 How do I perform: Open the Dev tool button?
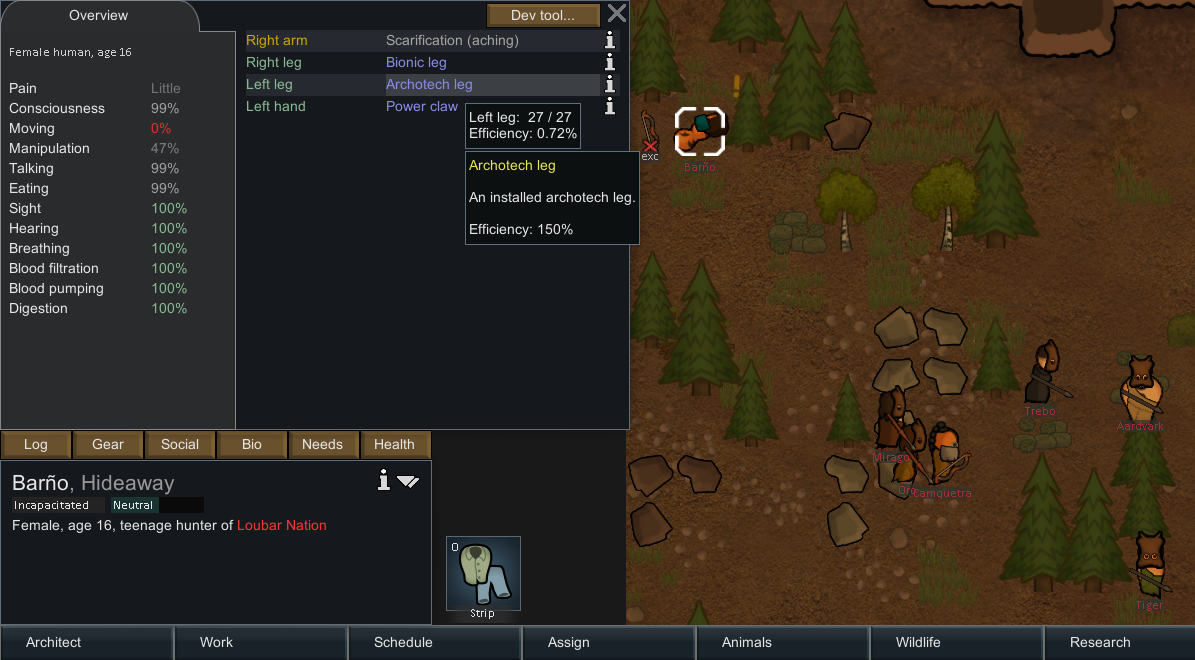(543, 15)
